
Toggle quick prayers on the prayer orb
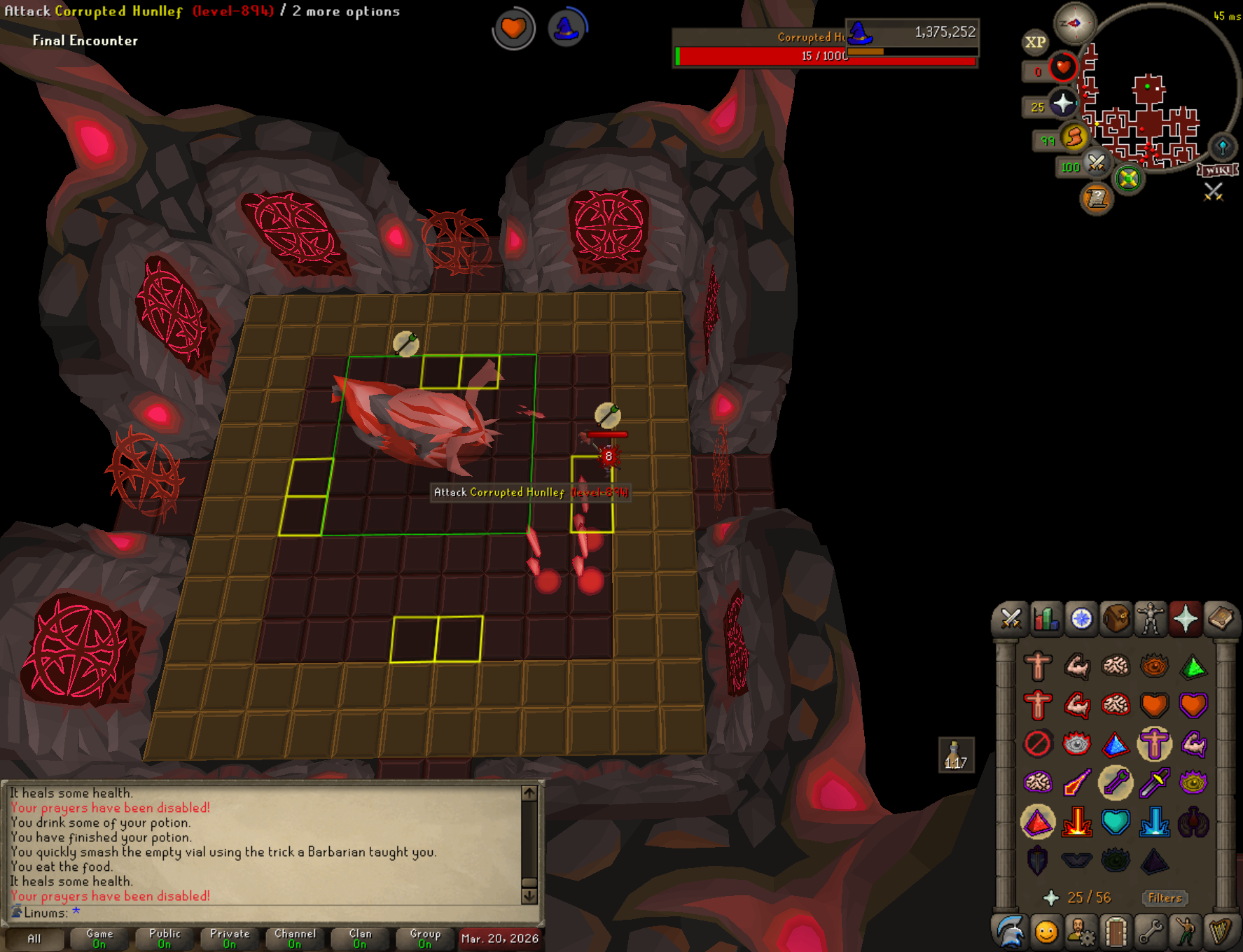click(x=1062, y=104)
